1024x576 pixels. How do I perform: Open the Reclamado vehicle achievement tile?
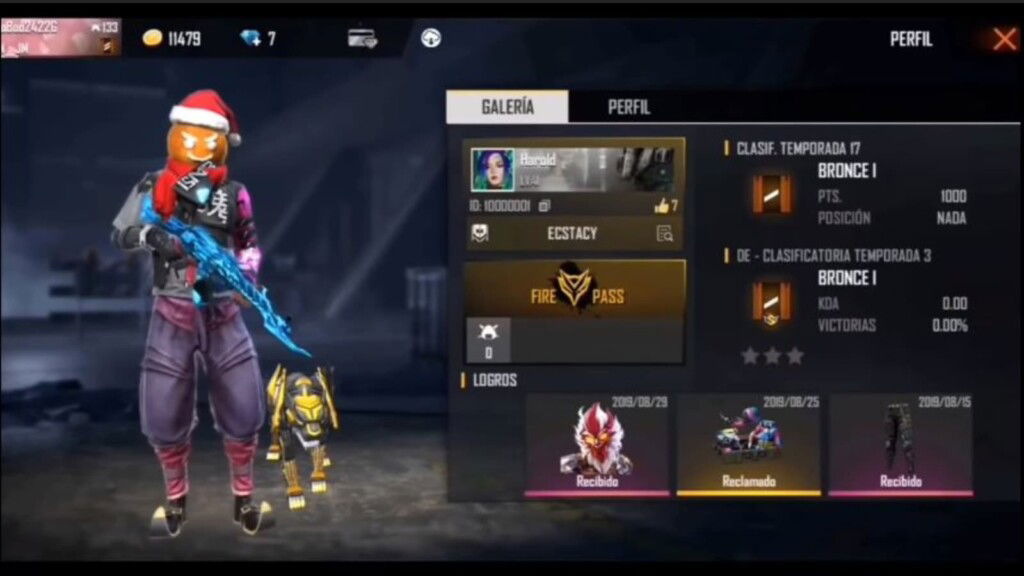[x=749, y=445]
